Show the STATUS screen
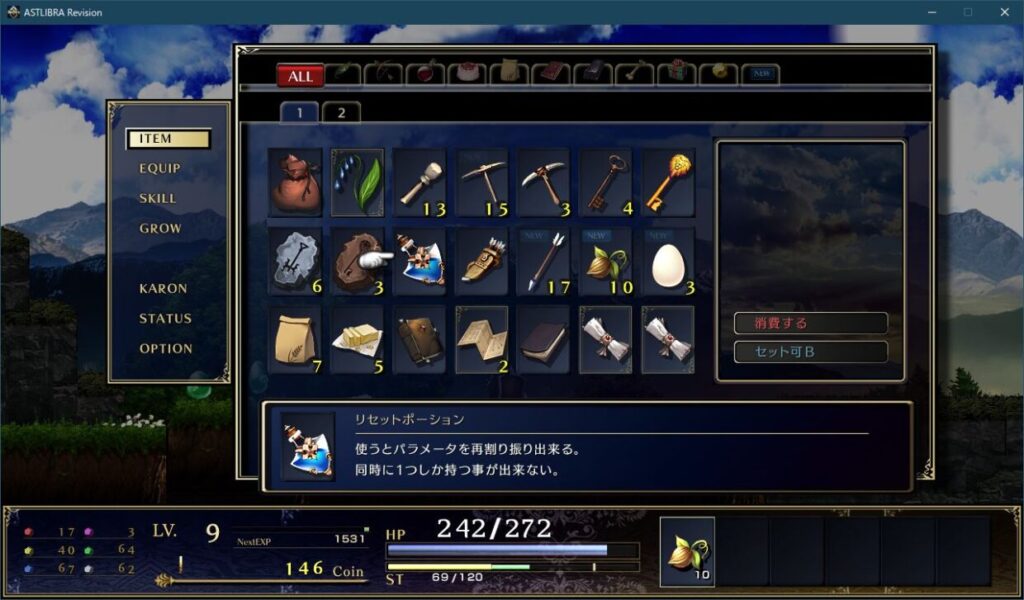The width and height of the screenshot is (1024, 600). [165, 319]
